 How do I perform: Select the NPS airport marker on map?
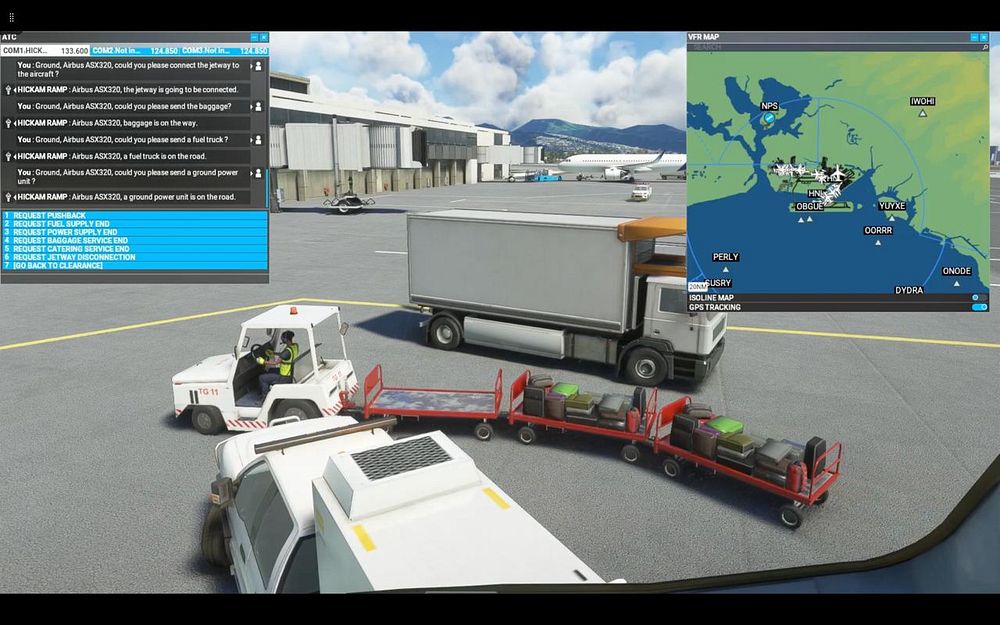(x=769, y=117)
